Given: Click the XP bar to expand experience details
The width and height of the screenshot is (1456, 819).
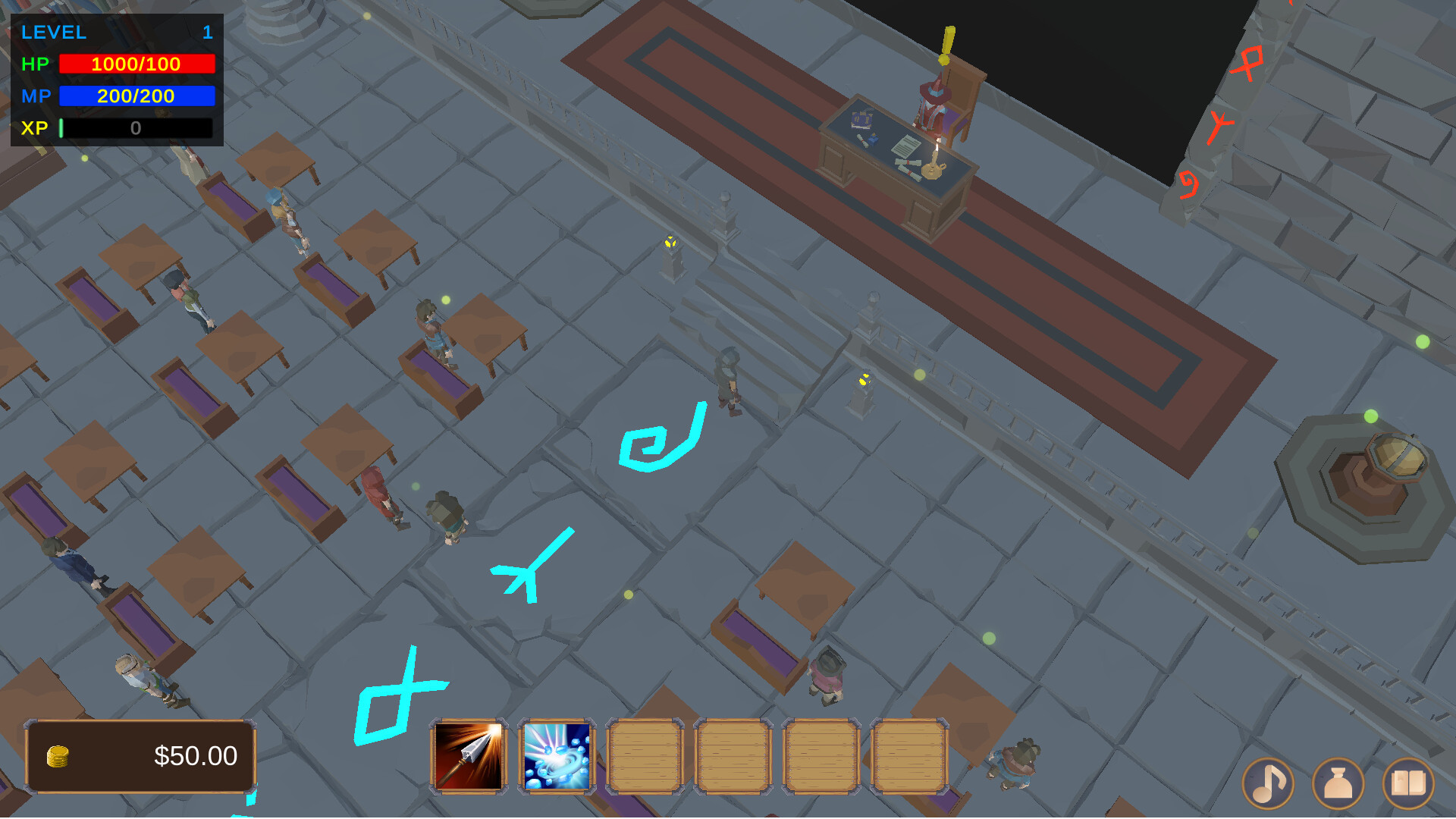Looking at the screenshot, I should [x=136, y=128].
